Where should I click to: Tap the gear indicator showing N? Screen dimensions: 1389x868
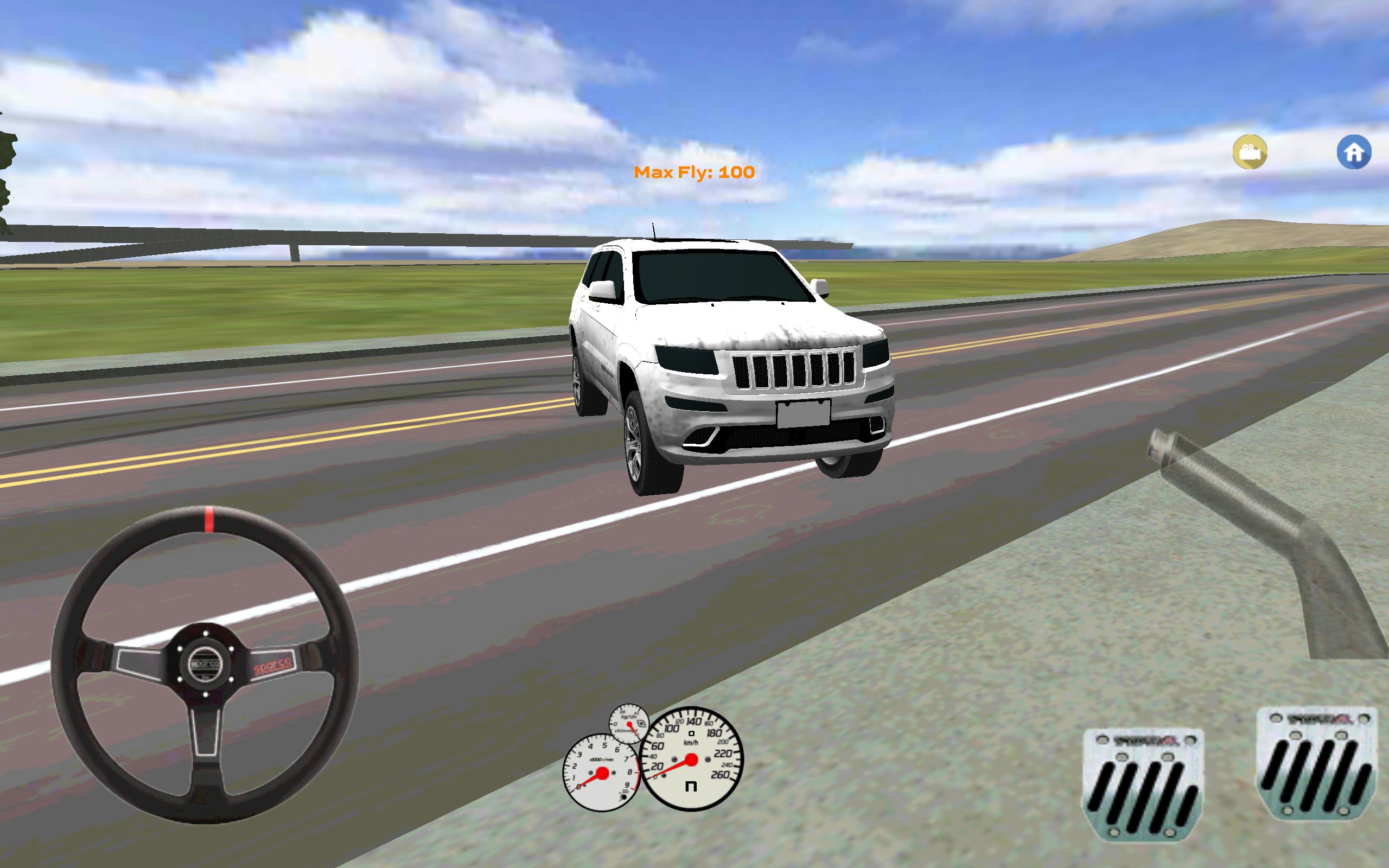pyautogui.click(x=691, y=787)
